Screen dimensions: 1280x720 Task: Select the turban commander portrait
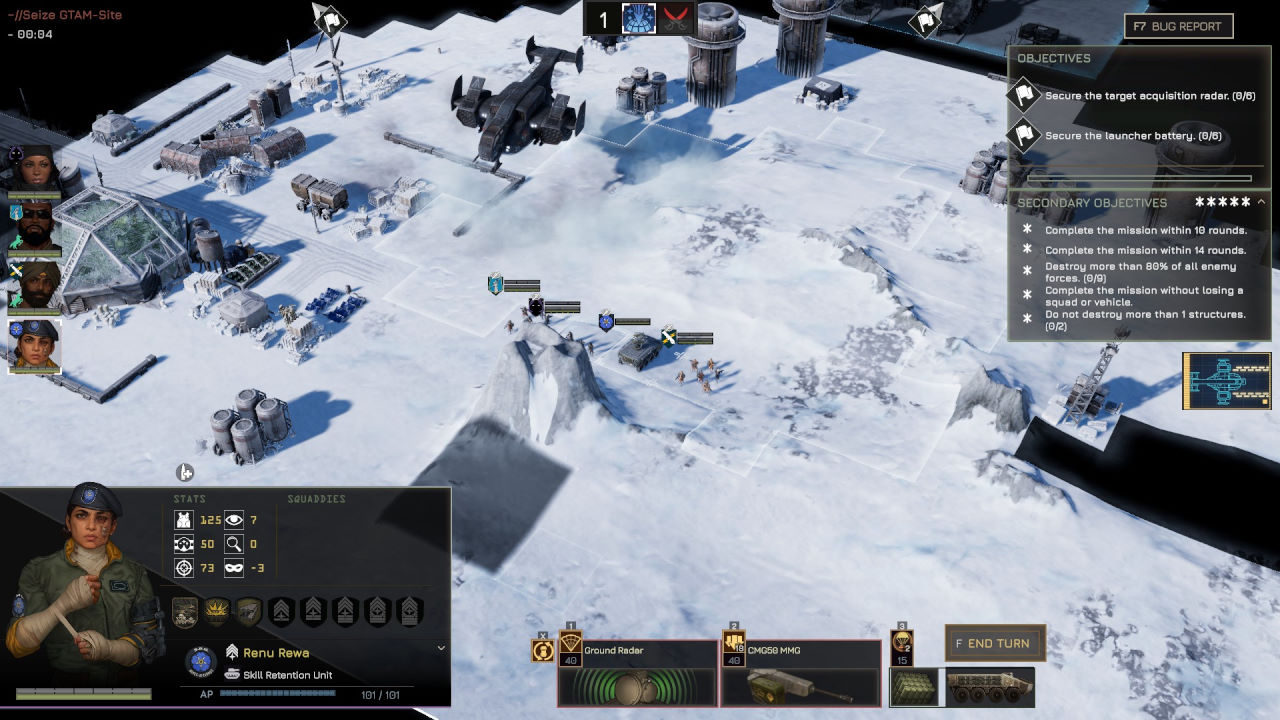pos(35,287)
